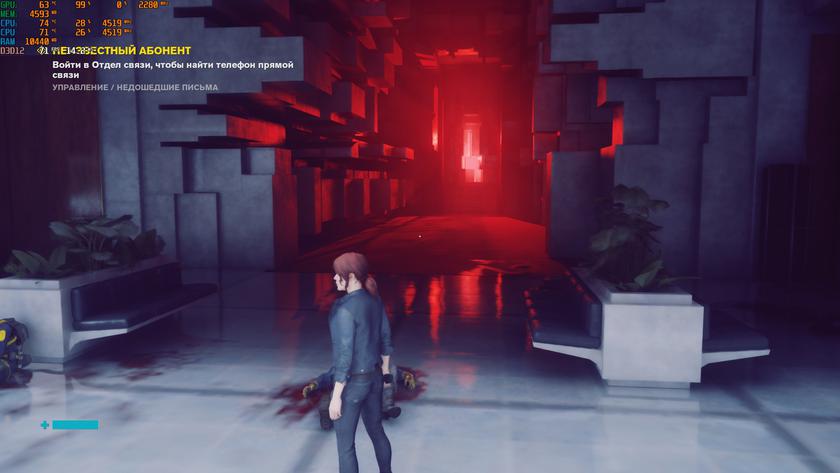Click the "Неизвестный абонент" mission tracker title
The width and height of the screenshot is (840, 473).
click(x=121, y=50)
